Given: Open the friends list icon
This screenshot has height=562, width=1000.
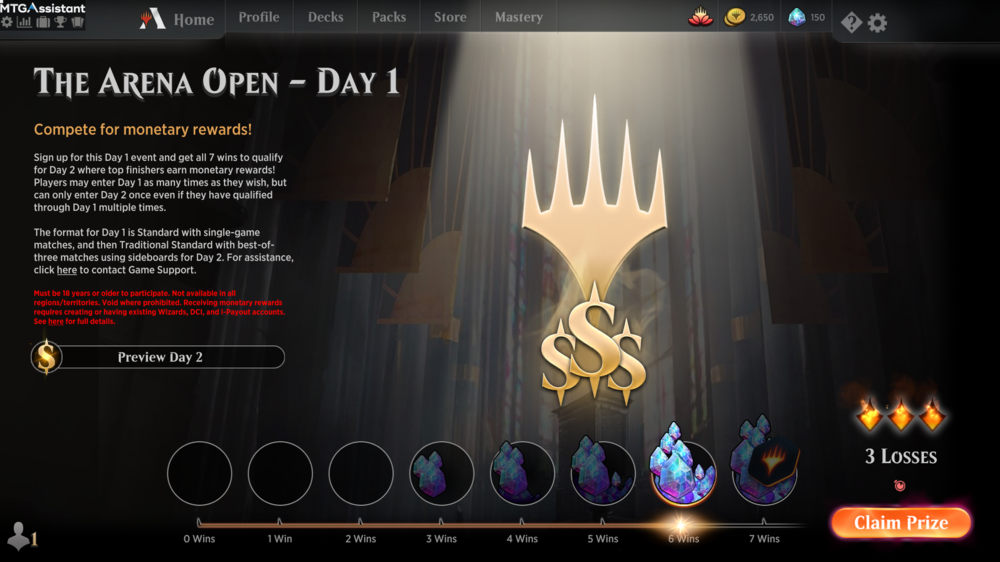Looking at the screenshot, I should pos(20,537).
